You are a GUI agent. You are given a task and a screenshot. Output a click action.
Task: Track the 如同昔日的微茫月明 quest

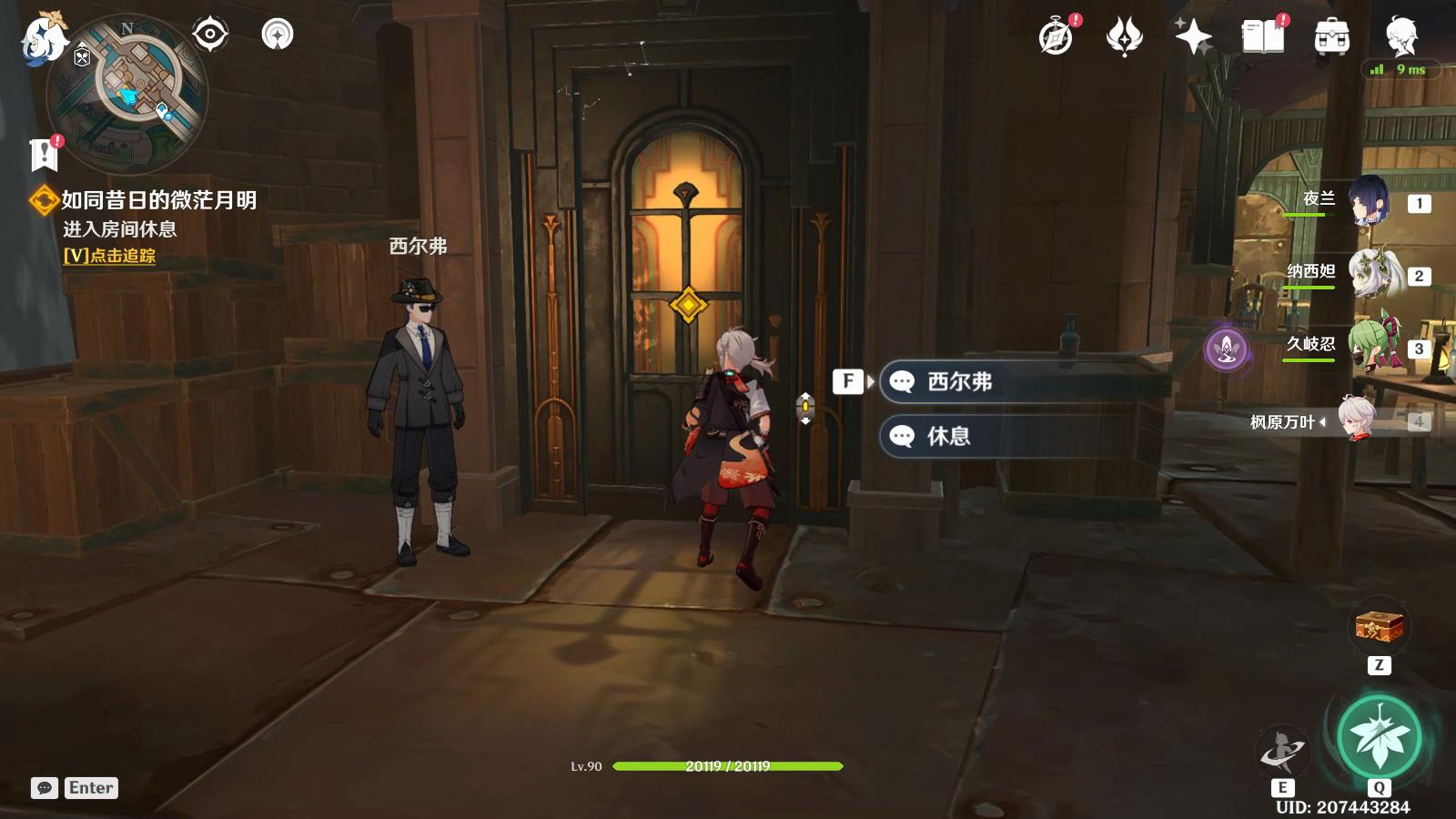point(109,256)
